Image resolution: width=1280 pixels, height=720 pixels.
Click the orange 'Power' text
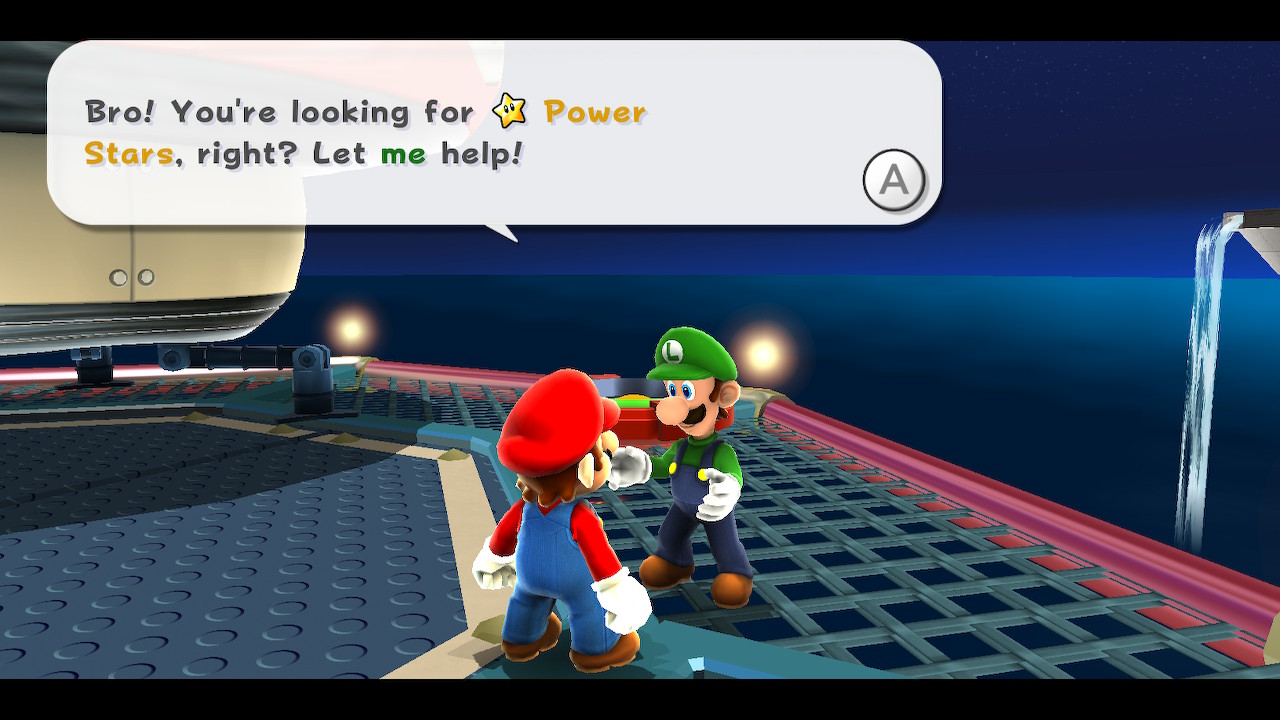click(593, 112)
